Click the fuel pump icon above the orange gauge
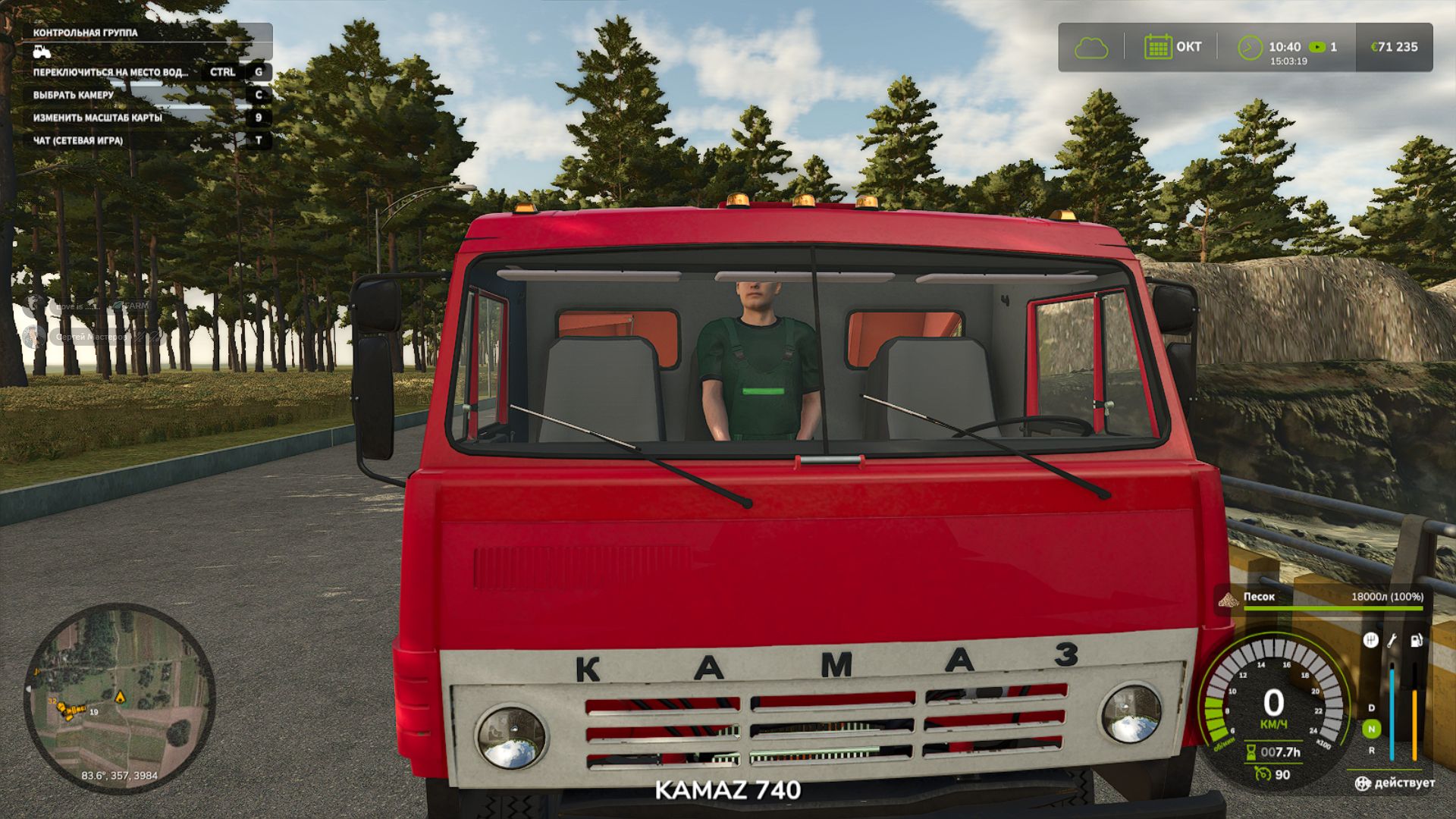 1416,641
